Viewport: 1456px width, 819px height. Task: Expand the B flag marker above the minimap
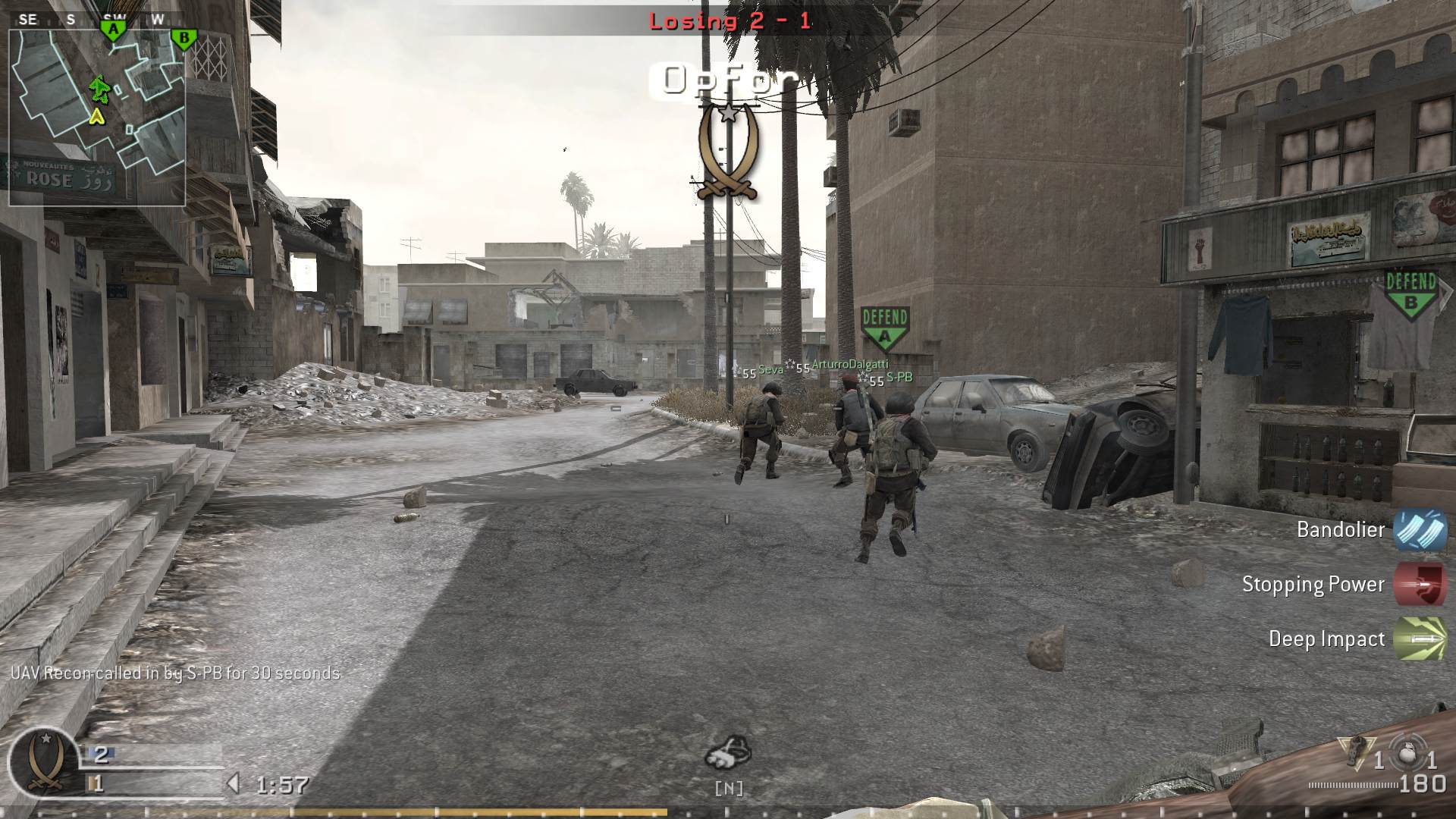tap(184, 36)
